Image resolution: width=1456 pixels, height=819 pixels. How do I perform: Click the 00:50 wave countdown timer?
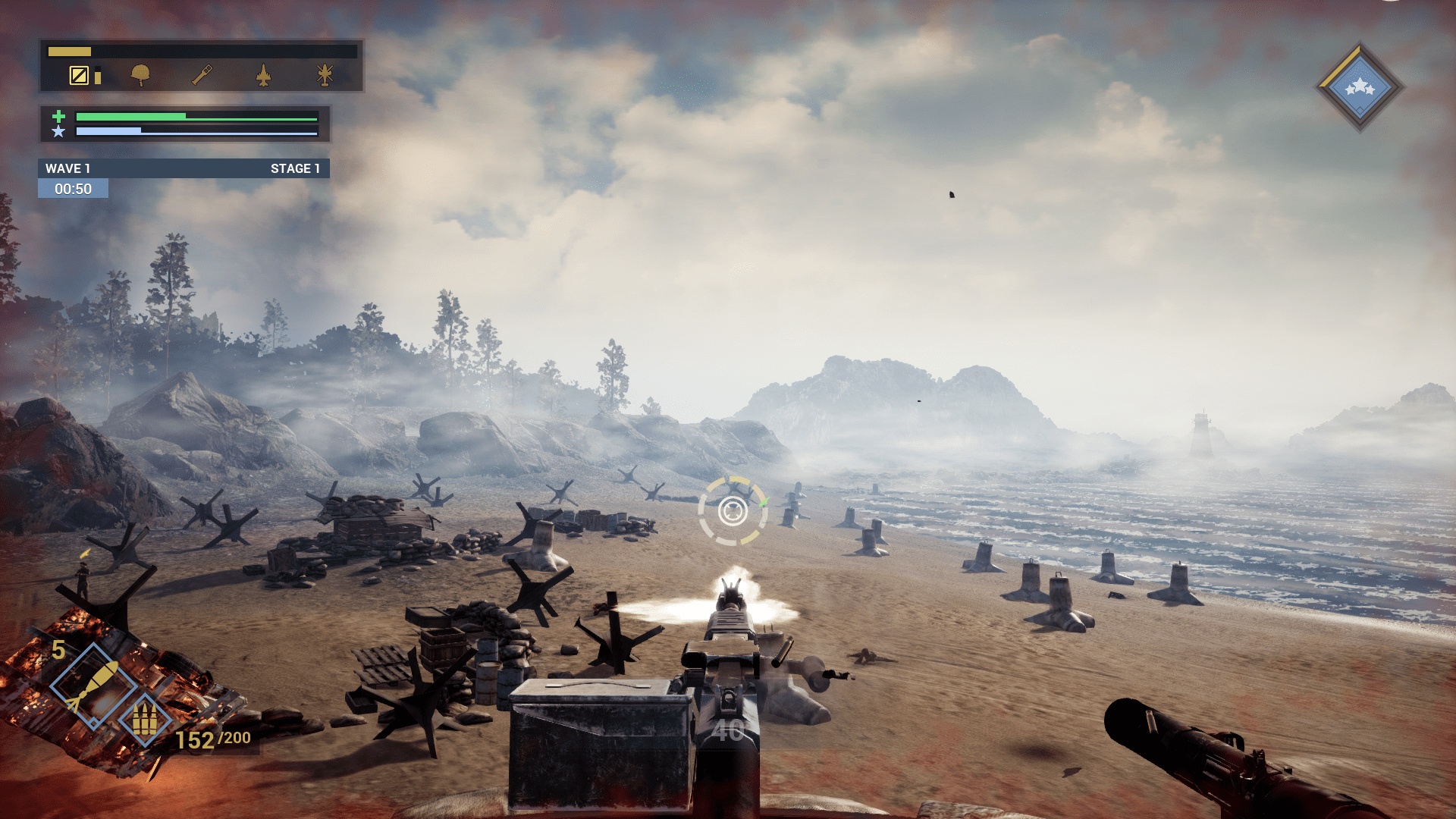(x=72, y=188)
